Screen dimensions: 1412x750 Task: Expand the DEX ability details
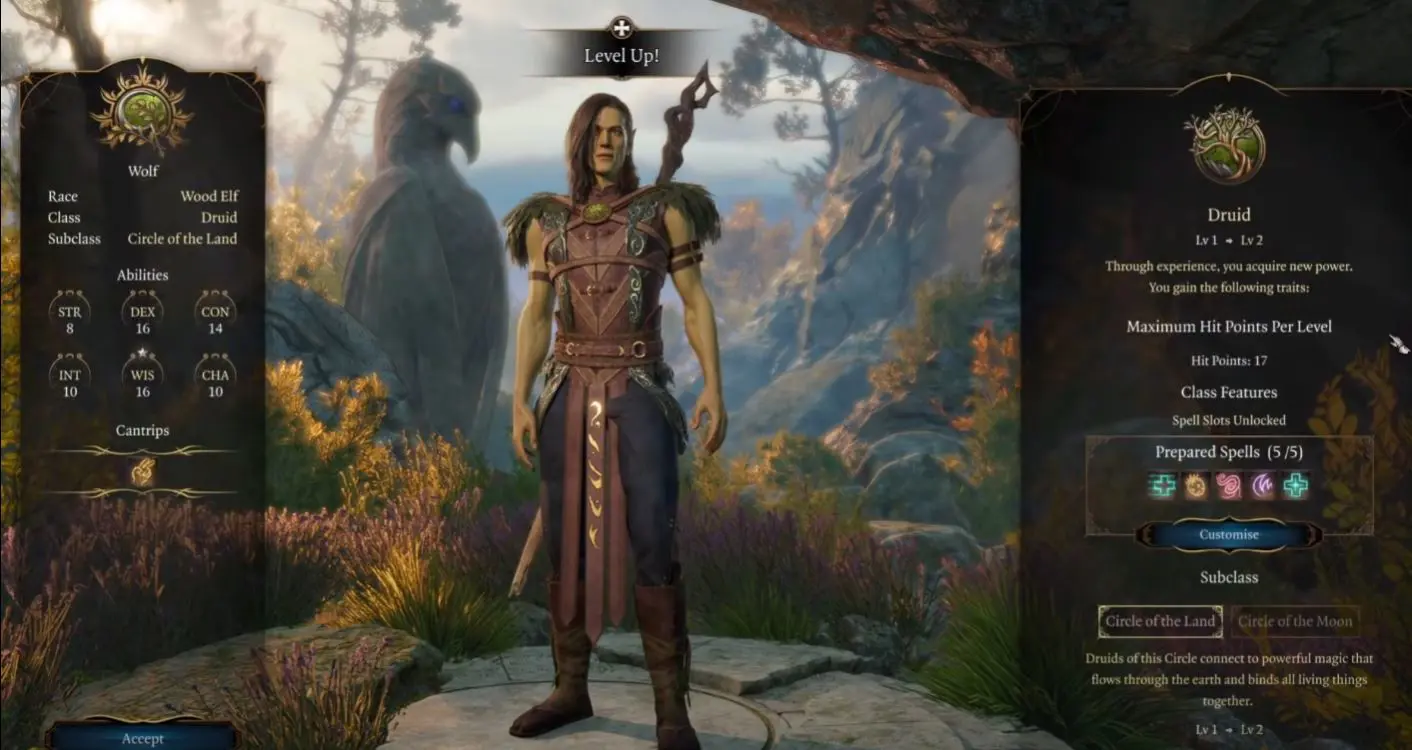[x=142, y=313]
